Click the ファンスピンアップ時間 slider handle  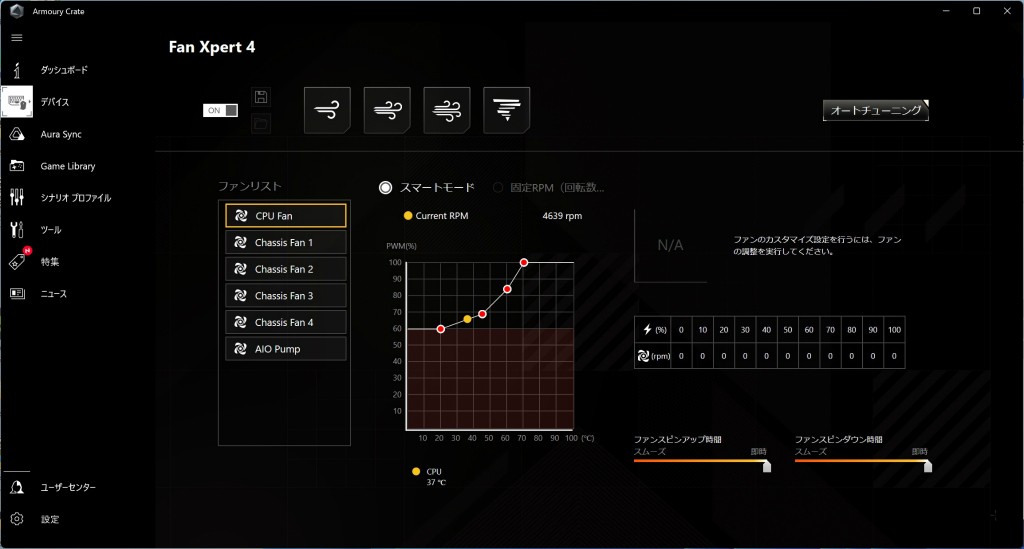click(767, 465)
